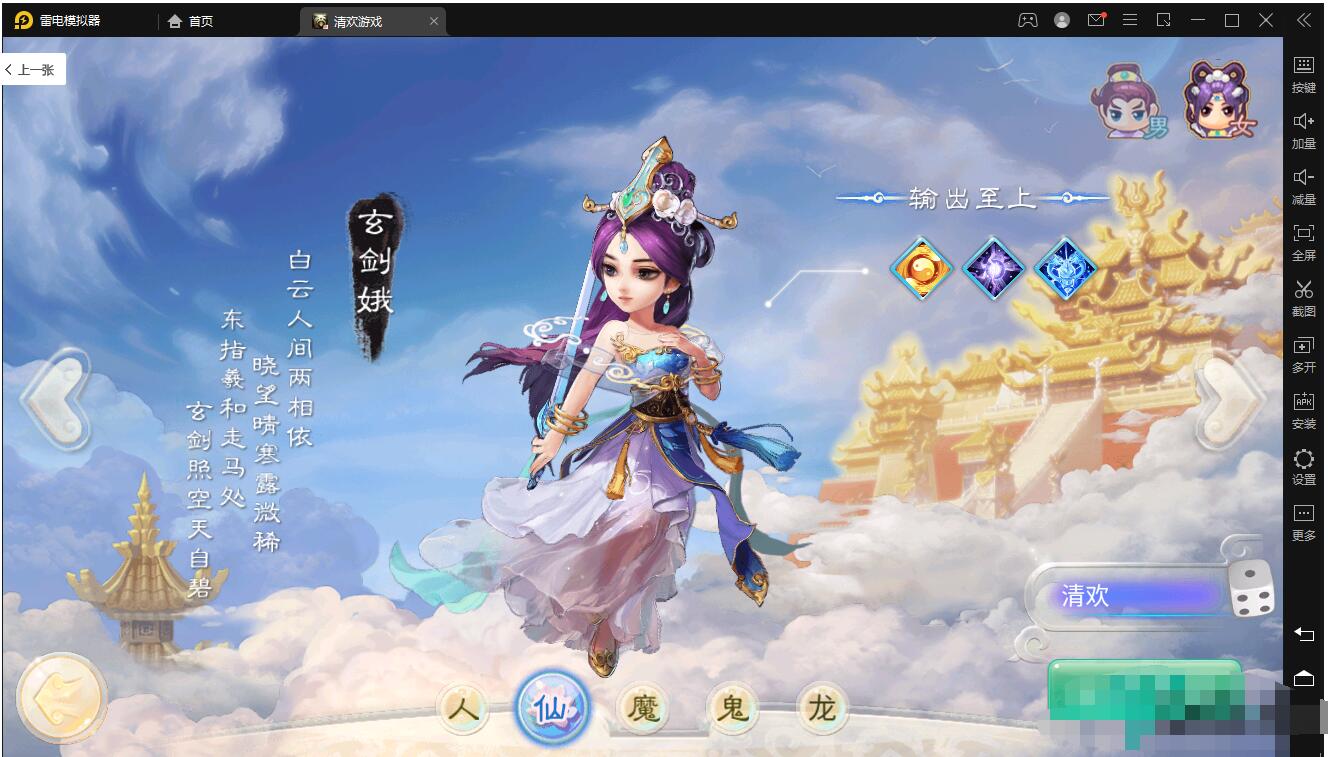Screen dimensions: 1328x757
Task: Go back with the golden round arrow button
Action: click(x=62, y=697)
